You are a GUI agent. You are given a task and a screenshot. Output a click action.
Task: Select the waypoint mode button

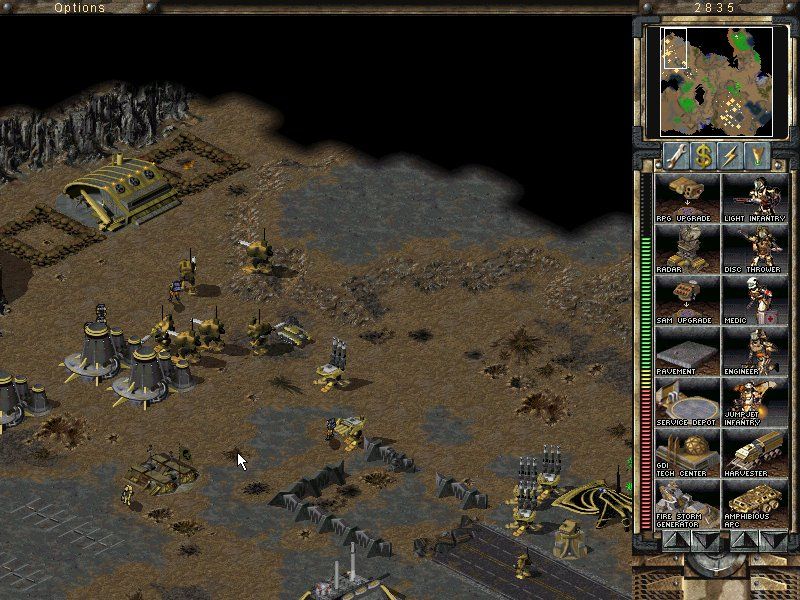759,155
